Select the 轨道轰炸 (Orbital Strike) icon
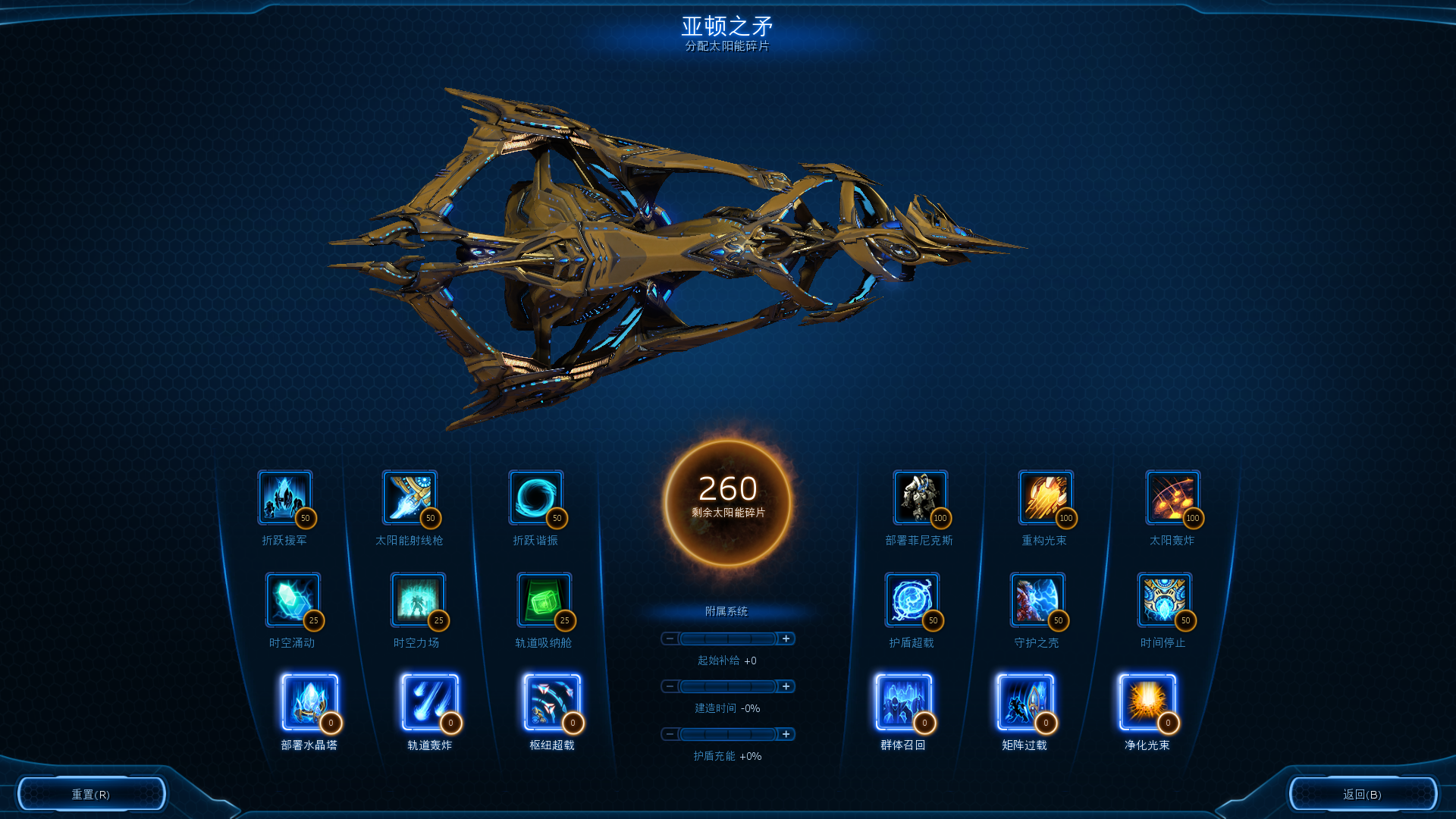This screenshot has width=1456, height=819. (428, 701)
